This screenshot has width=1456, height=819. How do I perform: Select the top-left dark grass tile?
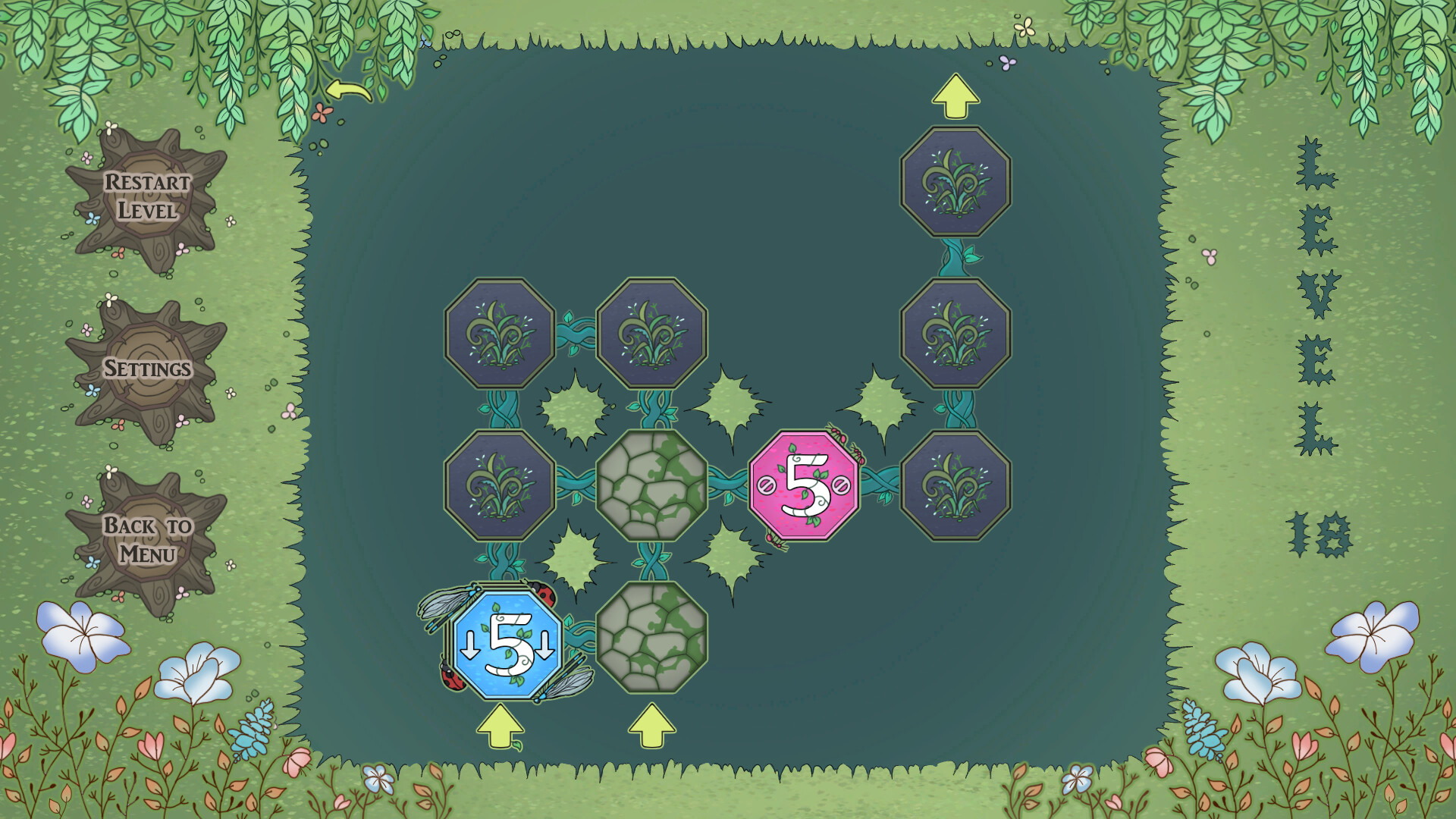tap(499, 331)
